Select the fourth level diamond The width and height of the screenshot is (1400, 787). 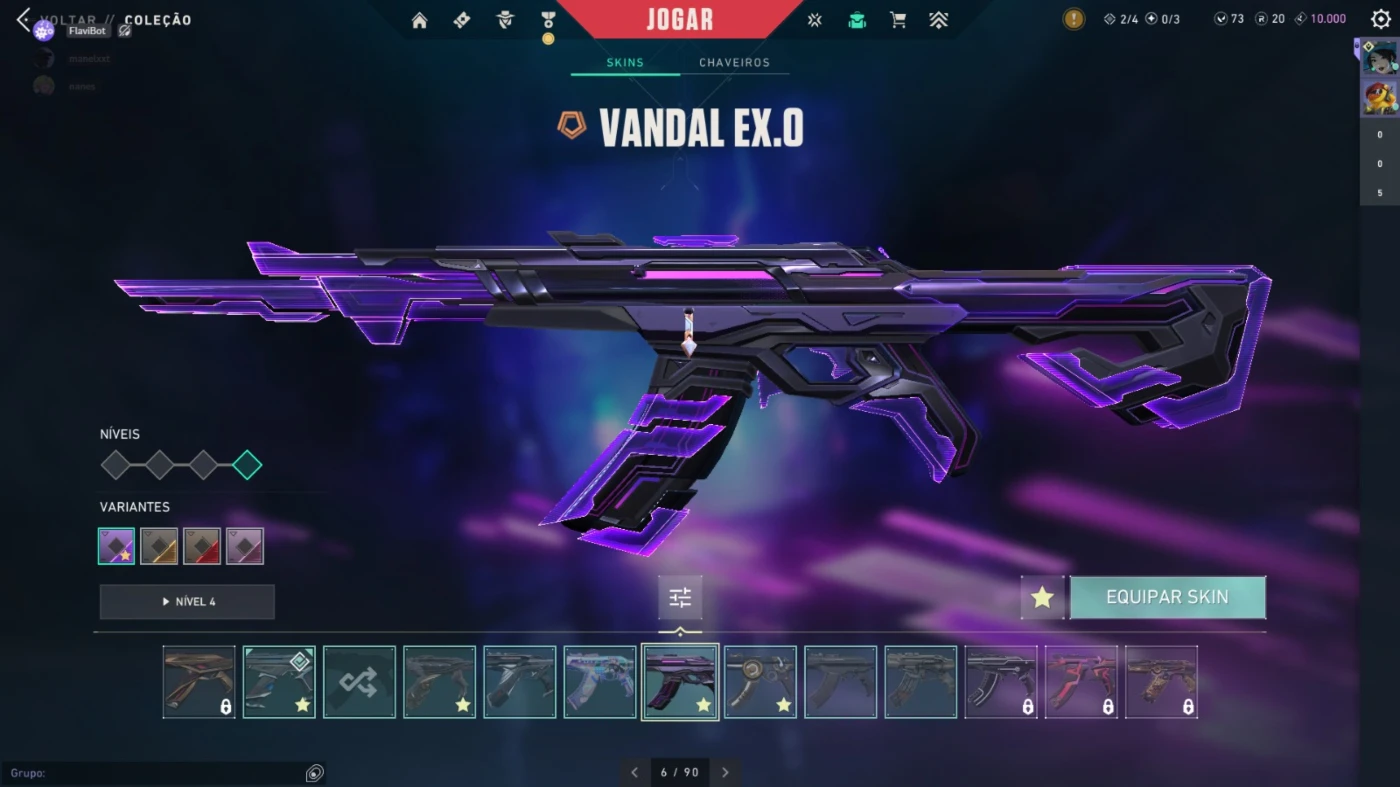247,465
